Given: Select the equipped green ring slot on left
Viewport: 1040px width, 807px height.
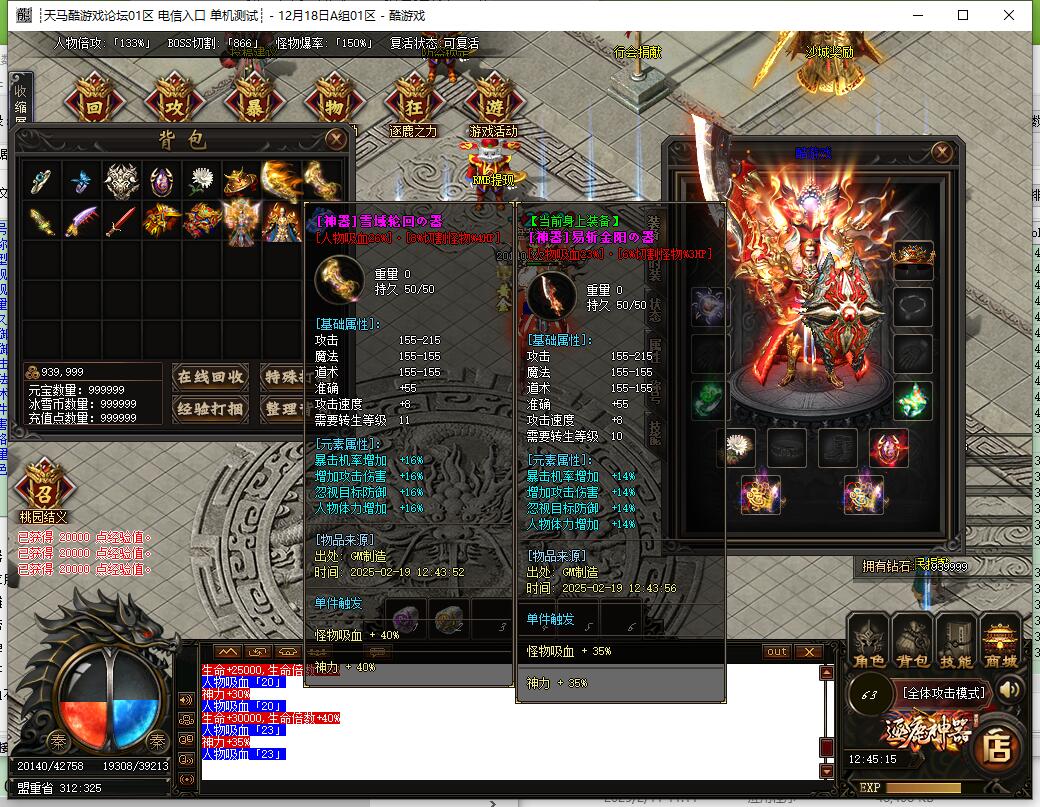Looking at the screenshot, I should (711, 399).
